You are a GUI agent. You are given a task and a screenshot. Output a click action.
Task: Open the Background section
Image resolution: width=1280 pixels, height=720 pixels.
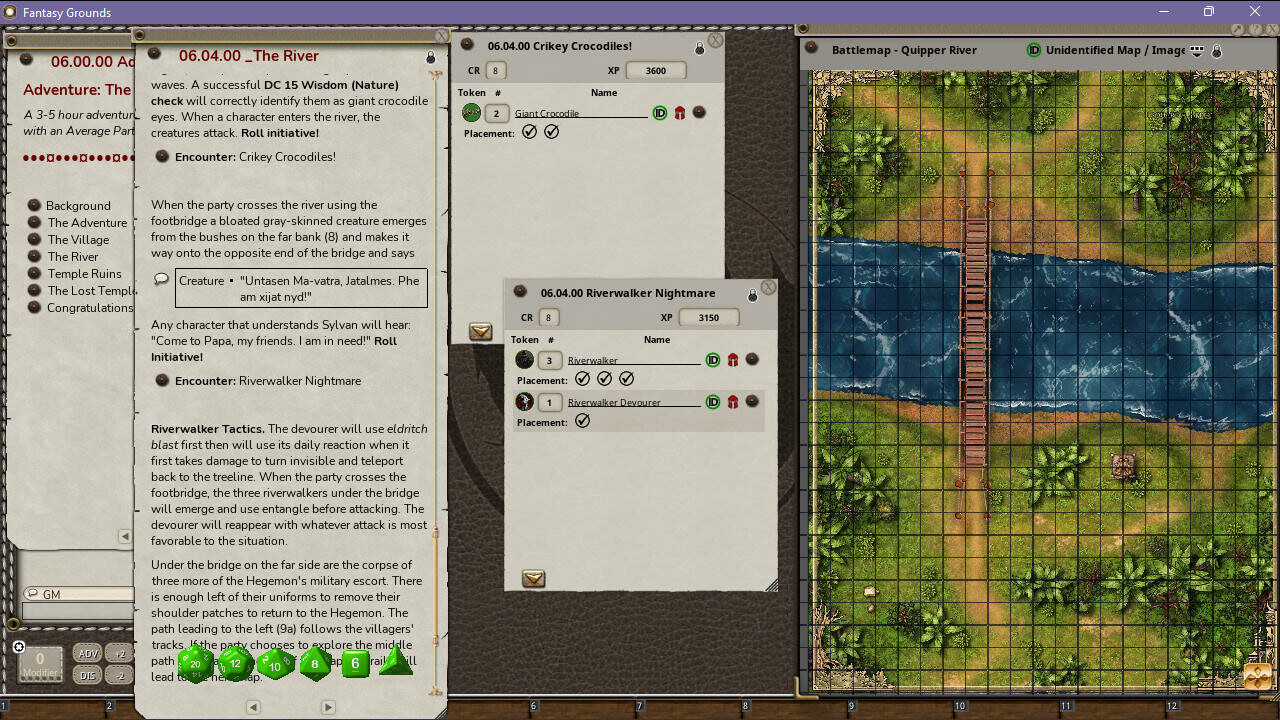(76, 206)
